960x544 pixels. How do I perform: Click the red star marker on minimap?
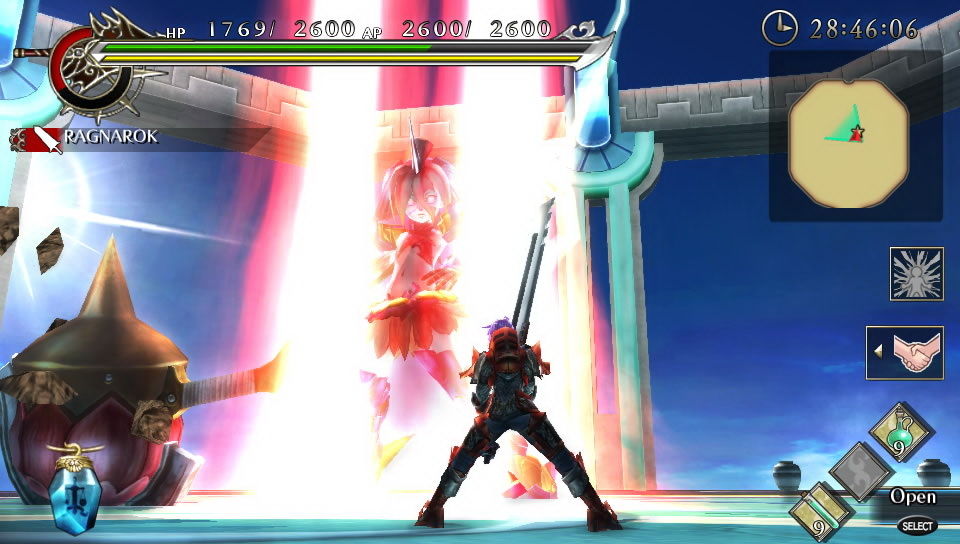click(857, 131)
